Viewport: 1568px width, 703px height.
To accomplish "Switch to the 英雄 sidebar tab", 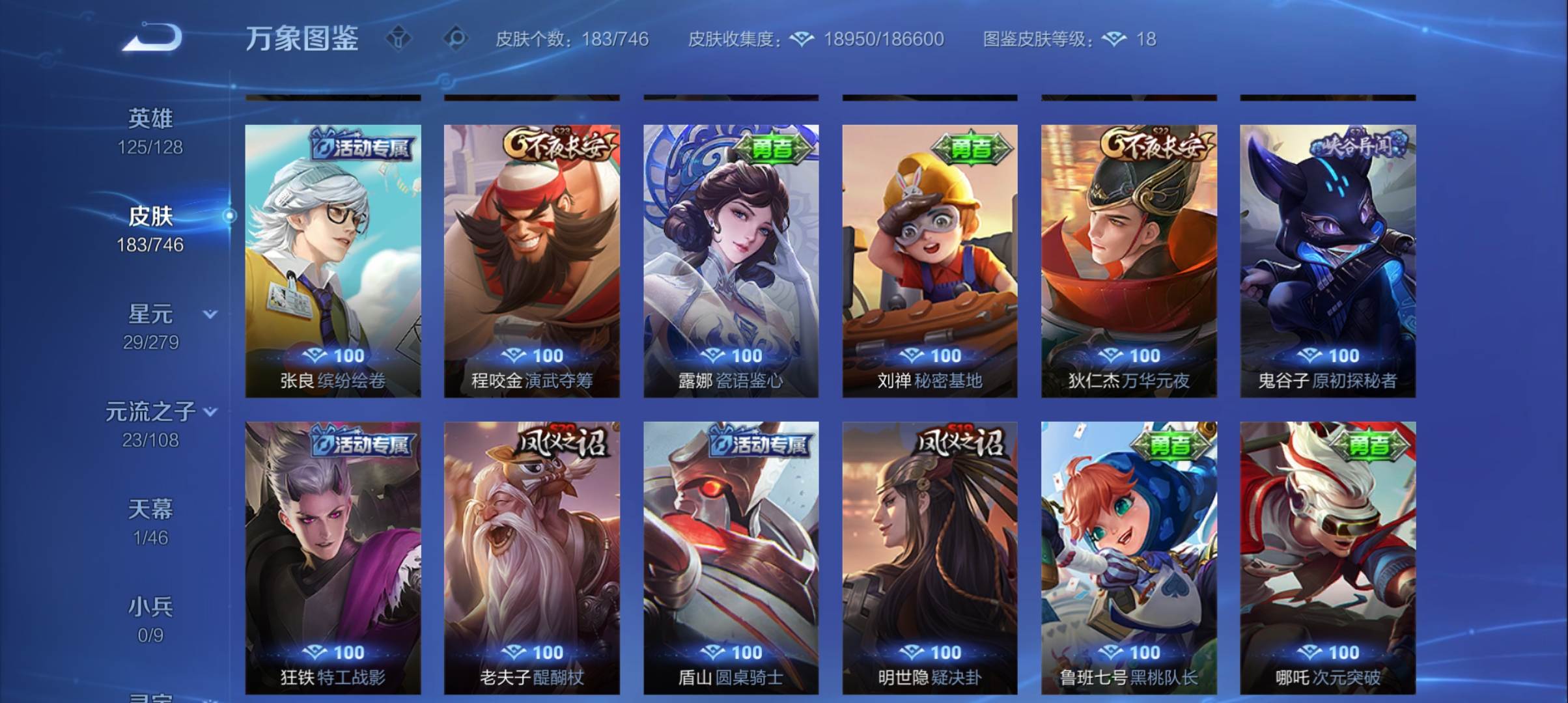I will (151, 118).
